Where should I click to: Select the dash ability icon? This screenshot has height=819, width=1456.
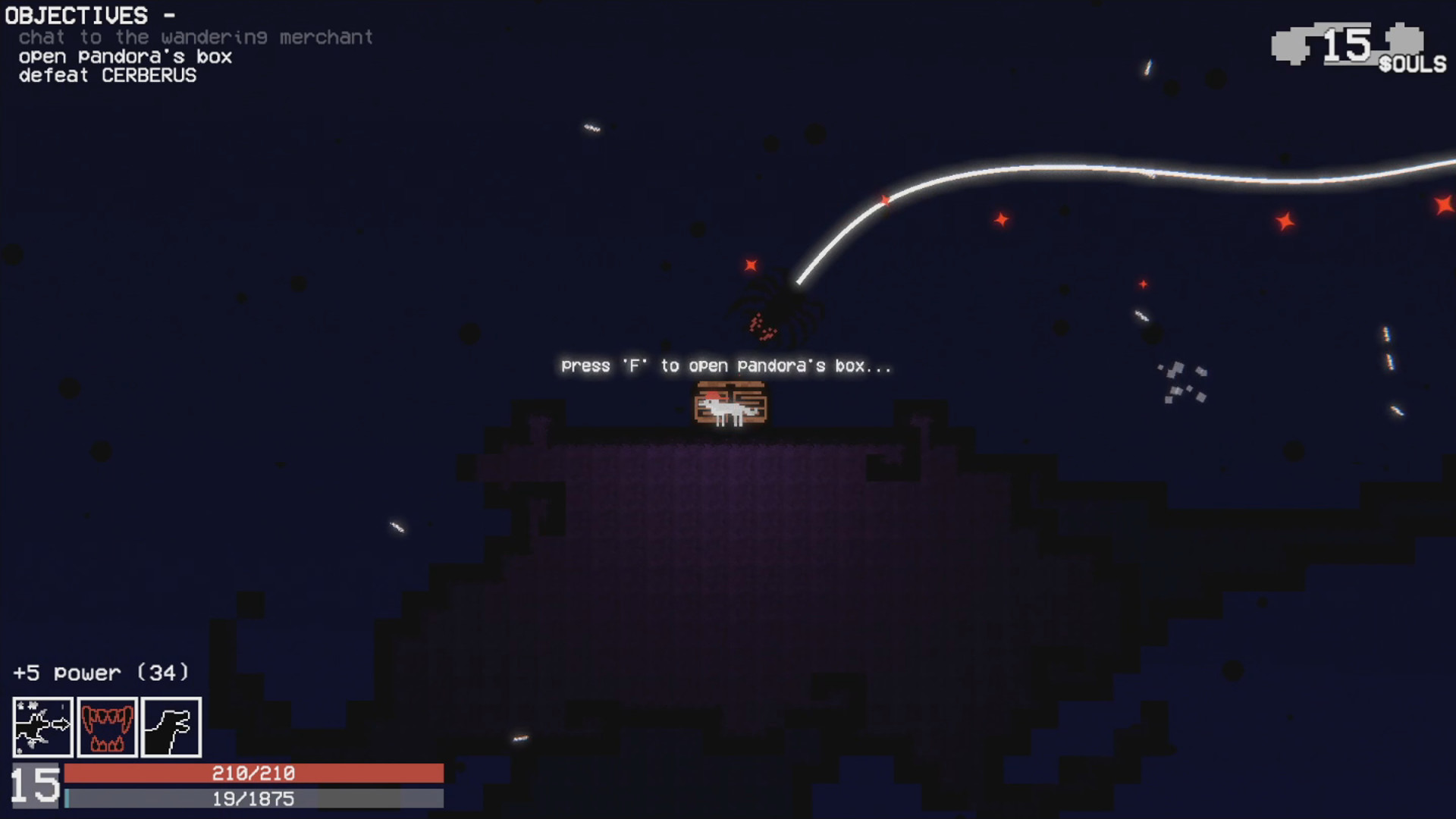click(x=42, y=727)
